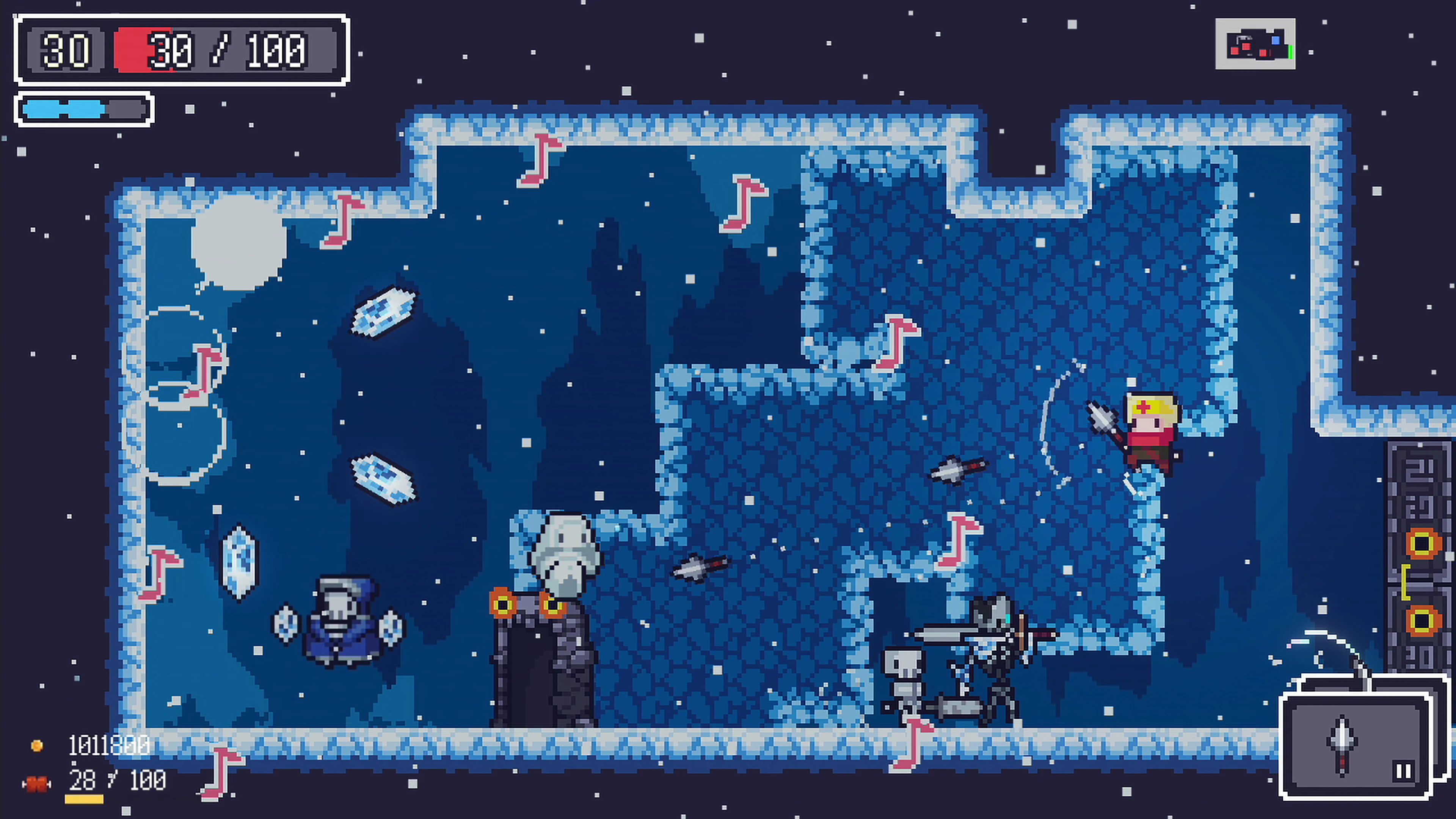Click the green exit marker on the minimap

(1291, 53)
